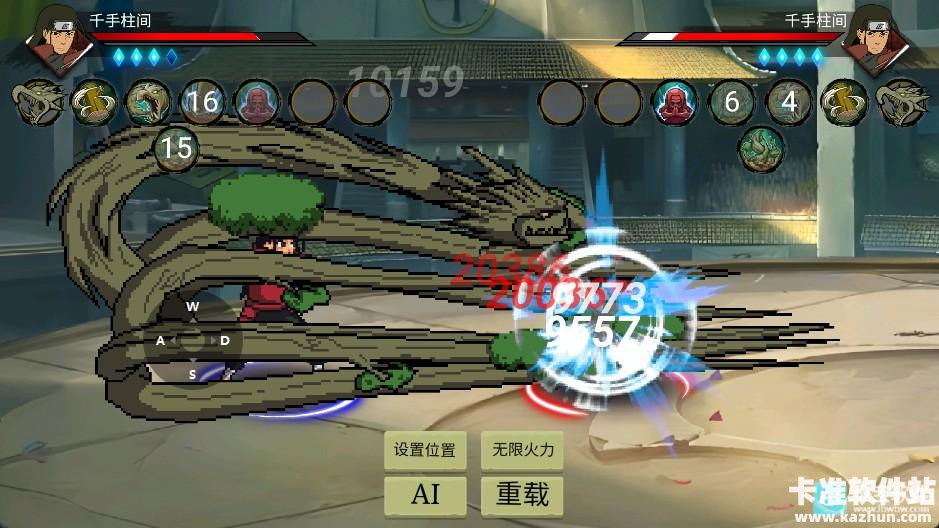Image resolution: width=939 pixels, height=528 pixels.
Task: Trigger the right fighter's wood dragon head skill
Action: click(x=899, y=102)
